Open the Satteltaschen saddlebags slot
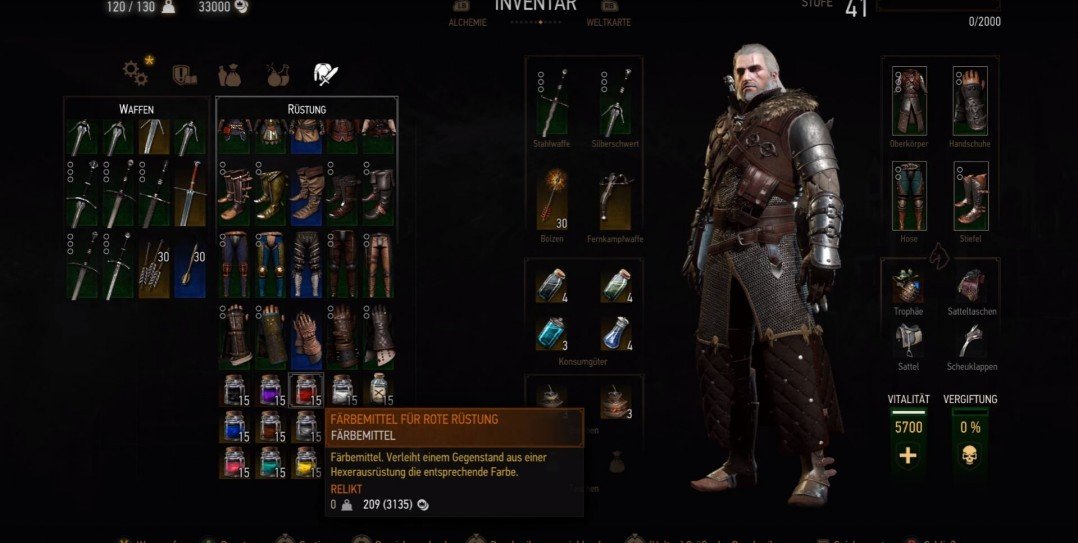The height and width of the screenshot is (543, 1078). pos(970,286)
